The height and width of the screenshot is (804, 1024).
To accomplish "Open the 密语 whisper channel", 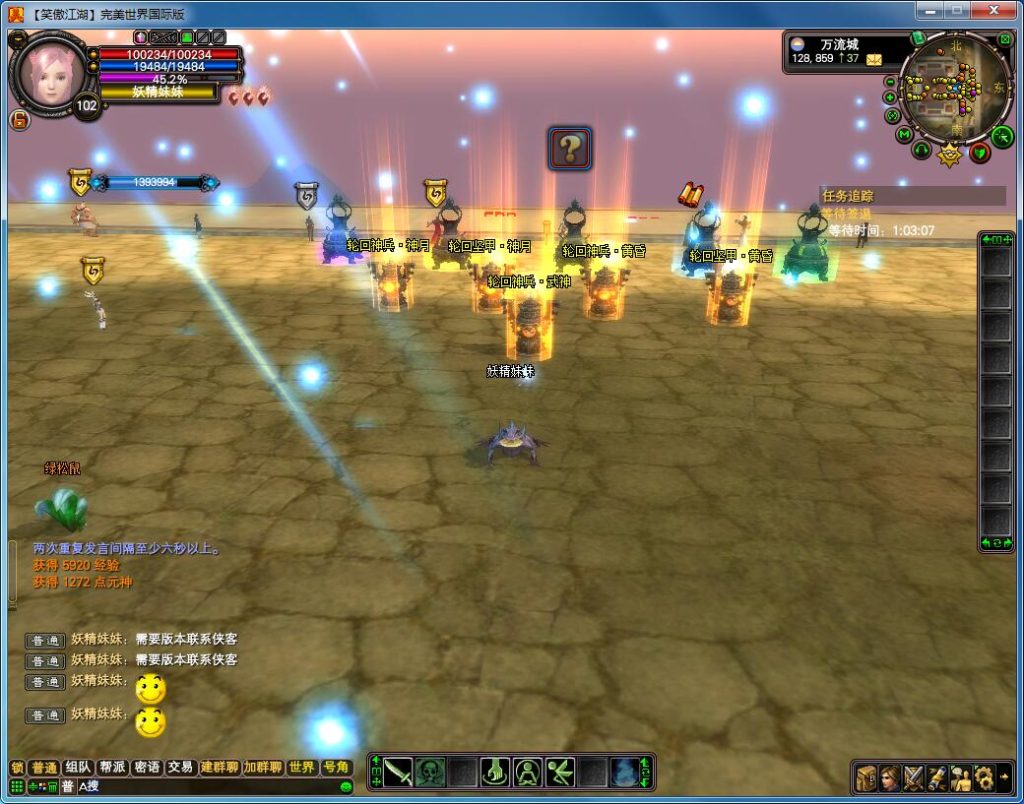I will click(x=146, y=768).
